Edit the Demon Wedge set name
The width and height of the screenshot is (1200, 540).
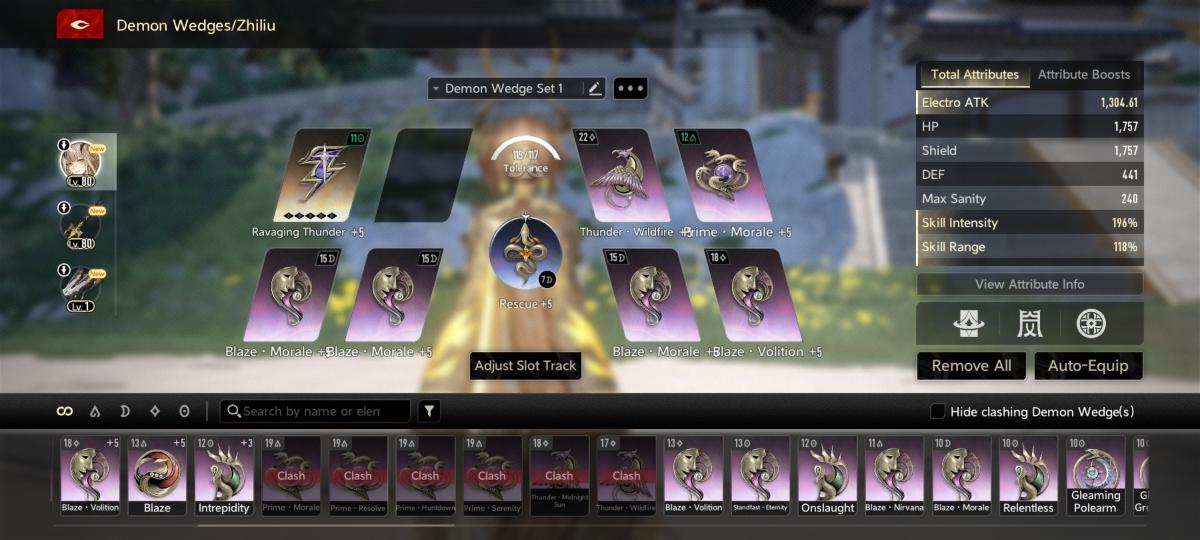[595, 89]
